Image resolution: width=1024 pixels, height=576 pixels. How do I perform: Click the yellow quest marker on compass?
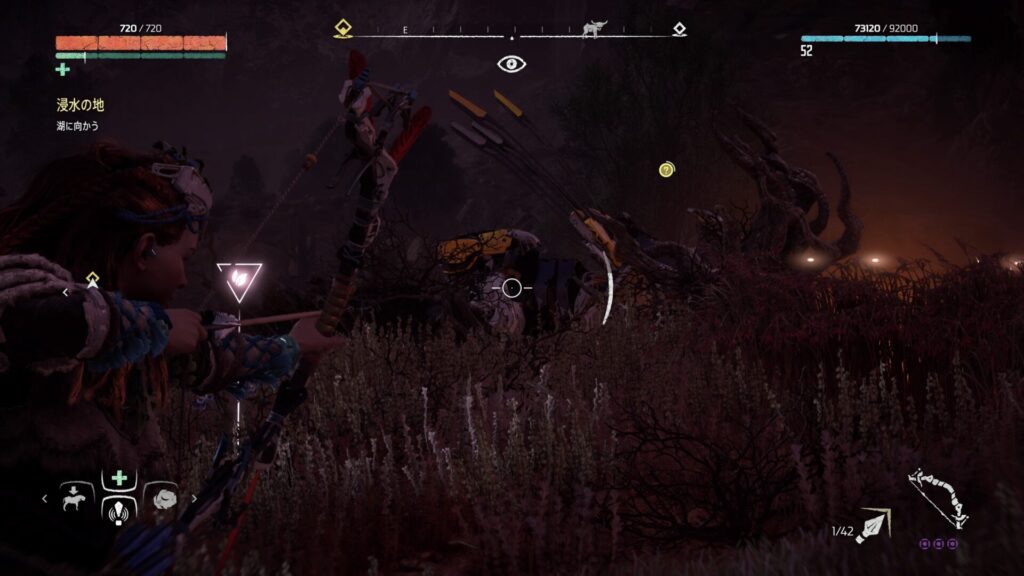(343, 30)
